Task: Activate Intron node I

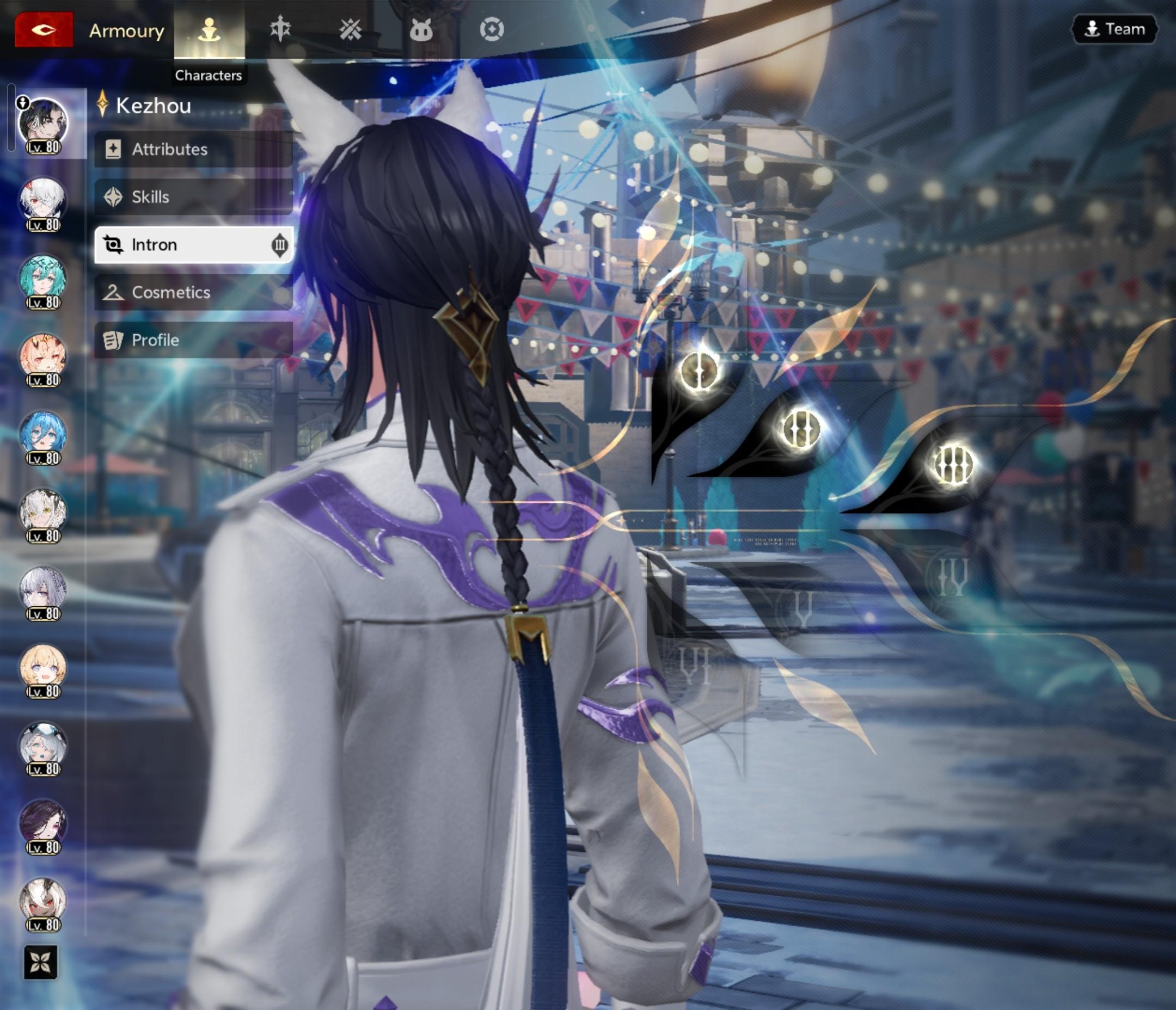Action: coord(699,371)
